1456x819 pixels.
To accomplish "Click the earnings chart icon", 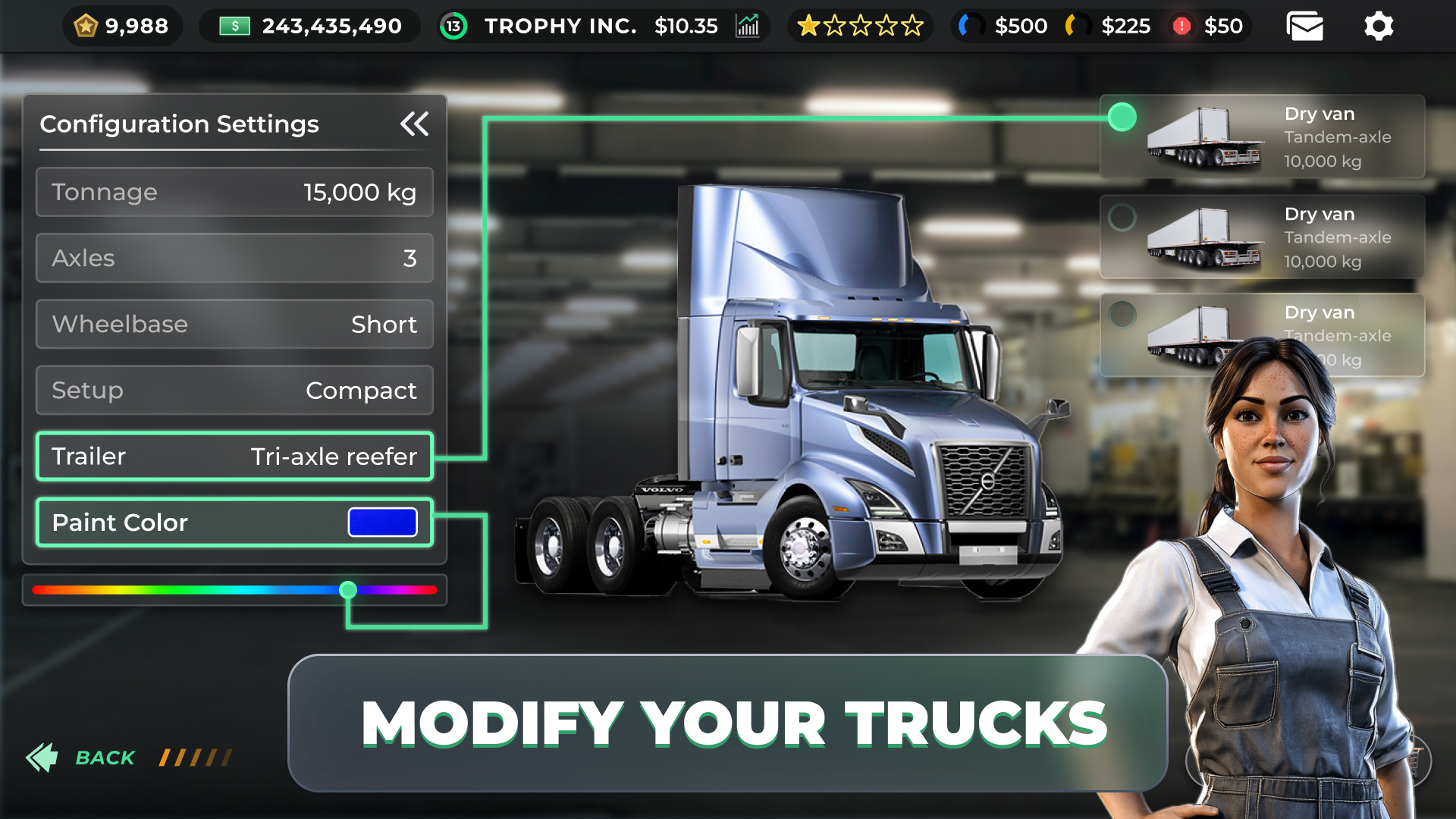I will pos(748,25).
